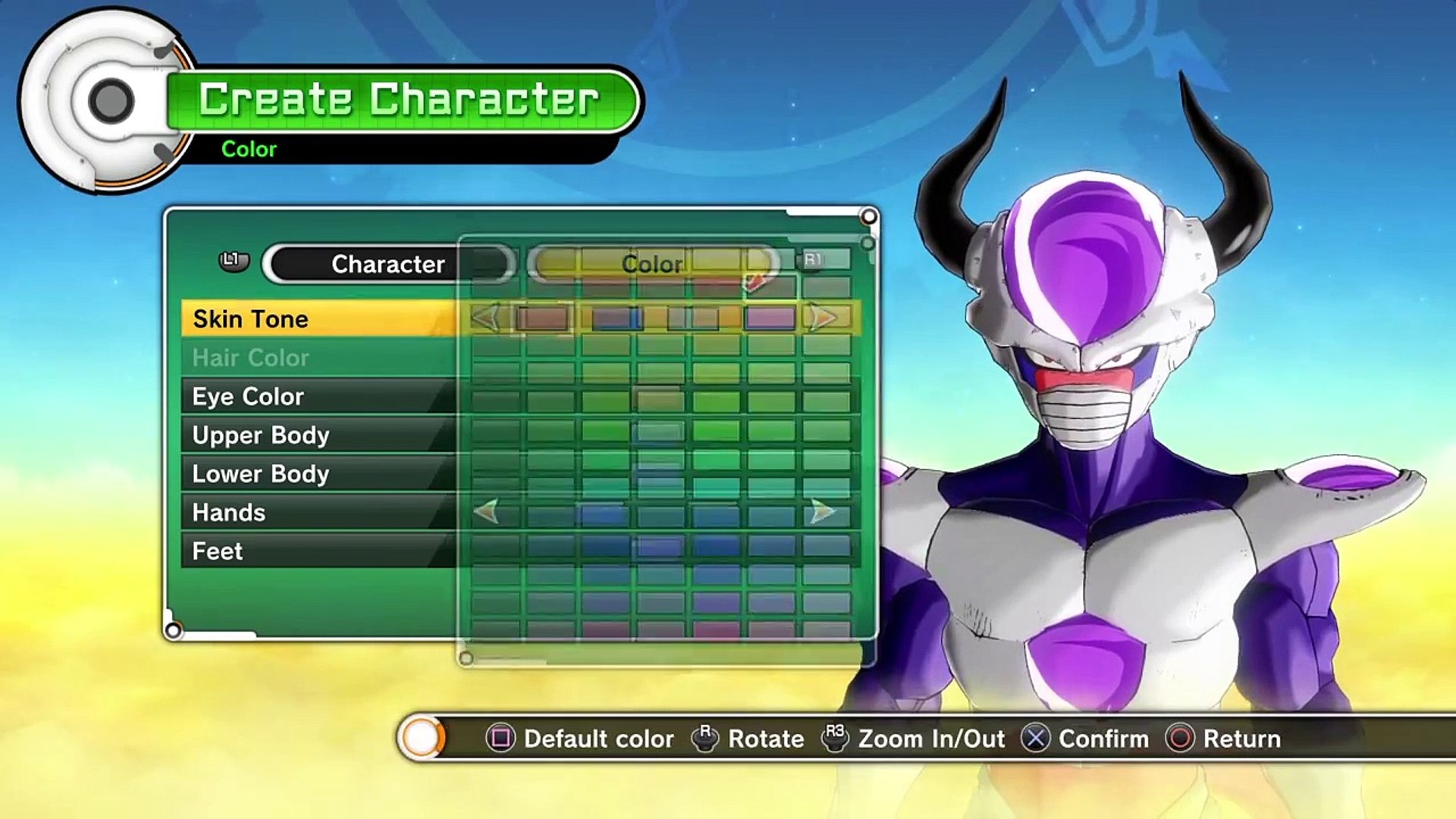Switch to the Character tab

coord(388,264)
